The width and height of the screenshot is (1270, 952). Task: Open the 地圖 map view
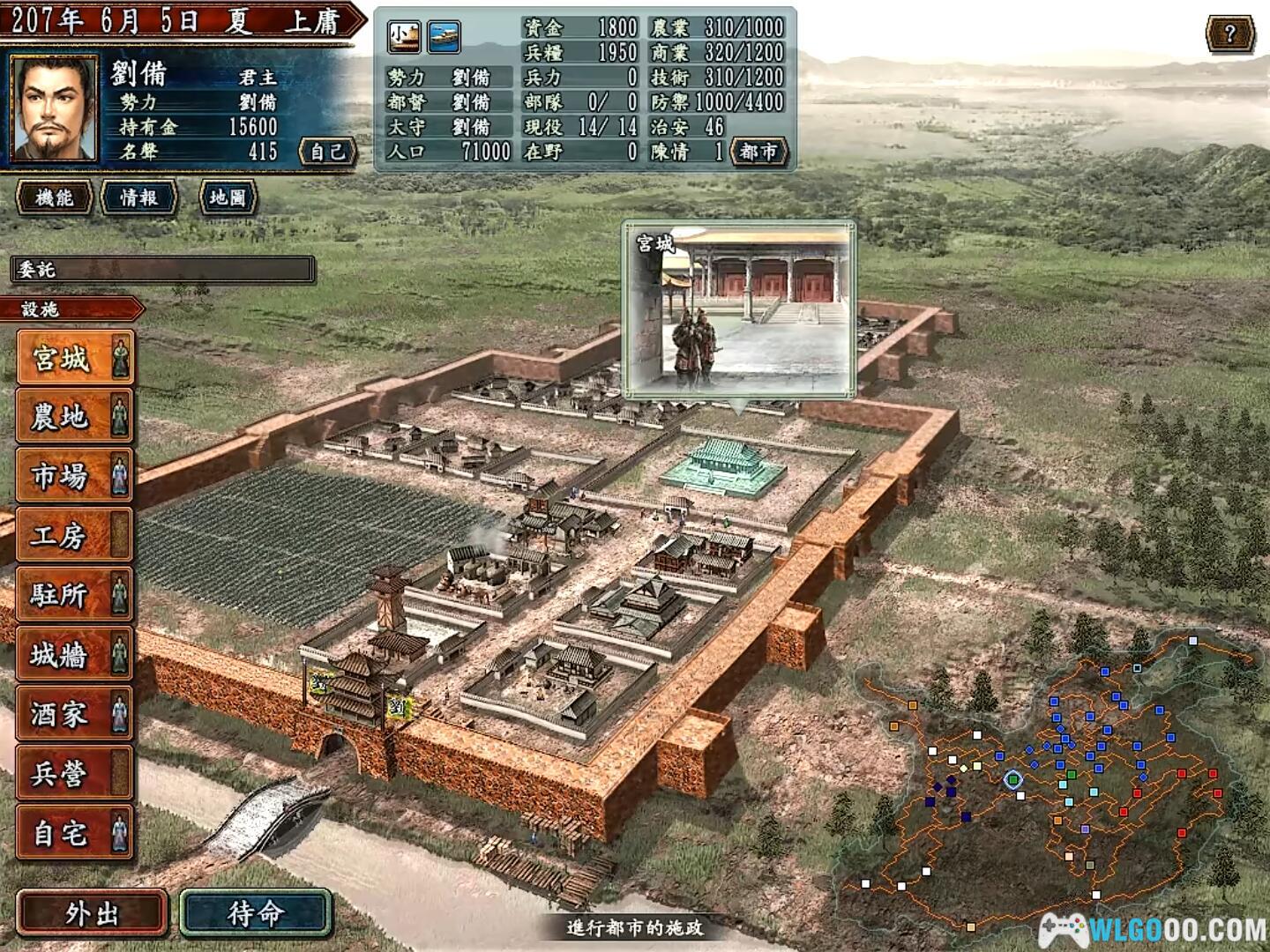228,197
